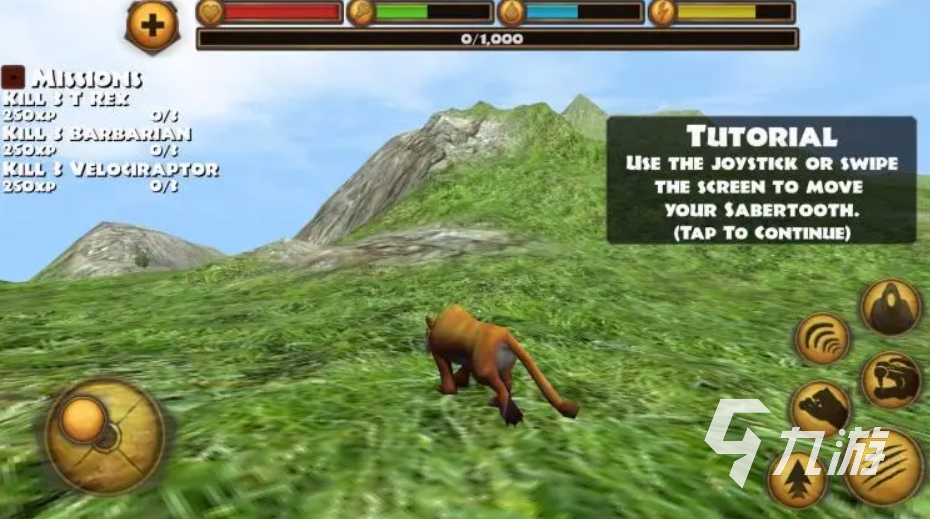Activate the sound waves roar ability
This screenshot has width=930, height=519.
[822, 338]
